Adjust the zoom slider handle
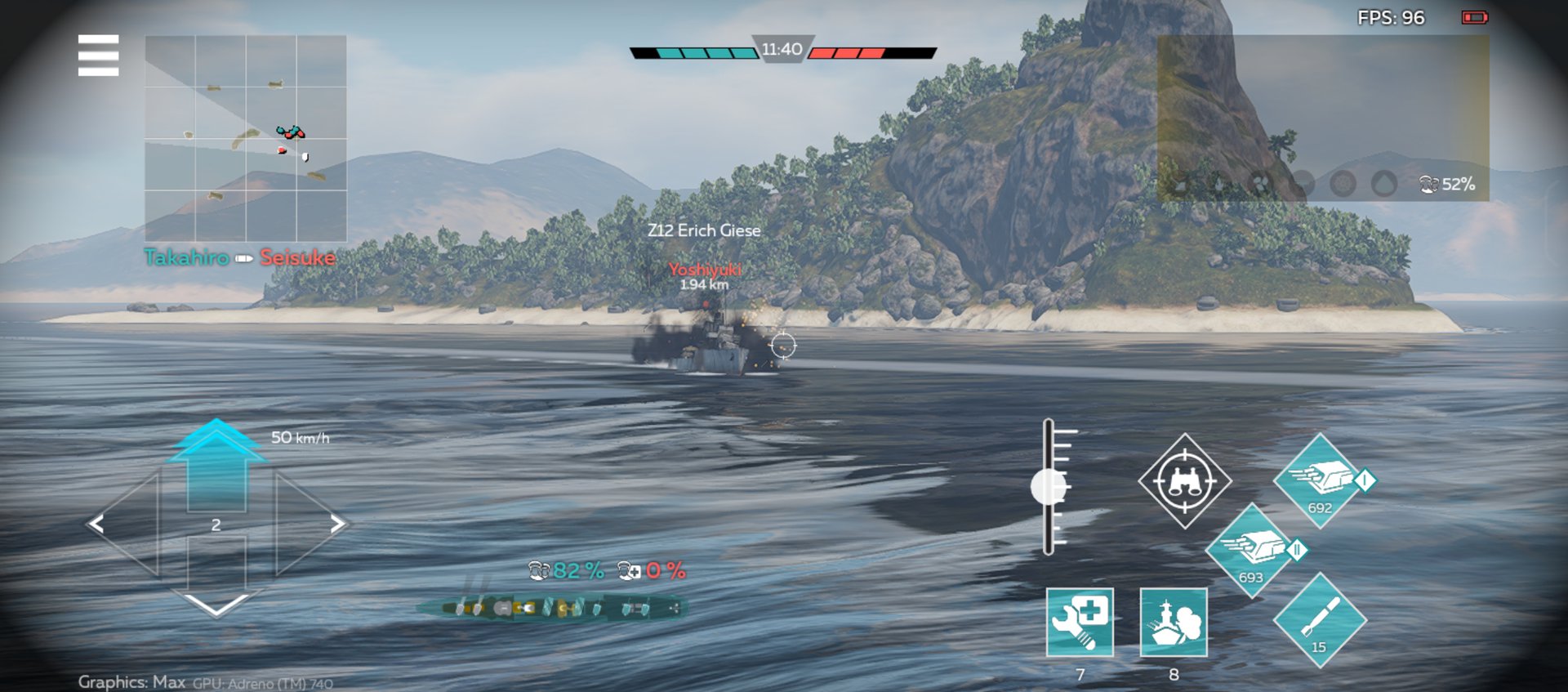This screenshot has width=1568, height=692. 1048,488
